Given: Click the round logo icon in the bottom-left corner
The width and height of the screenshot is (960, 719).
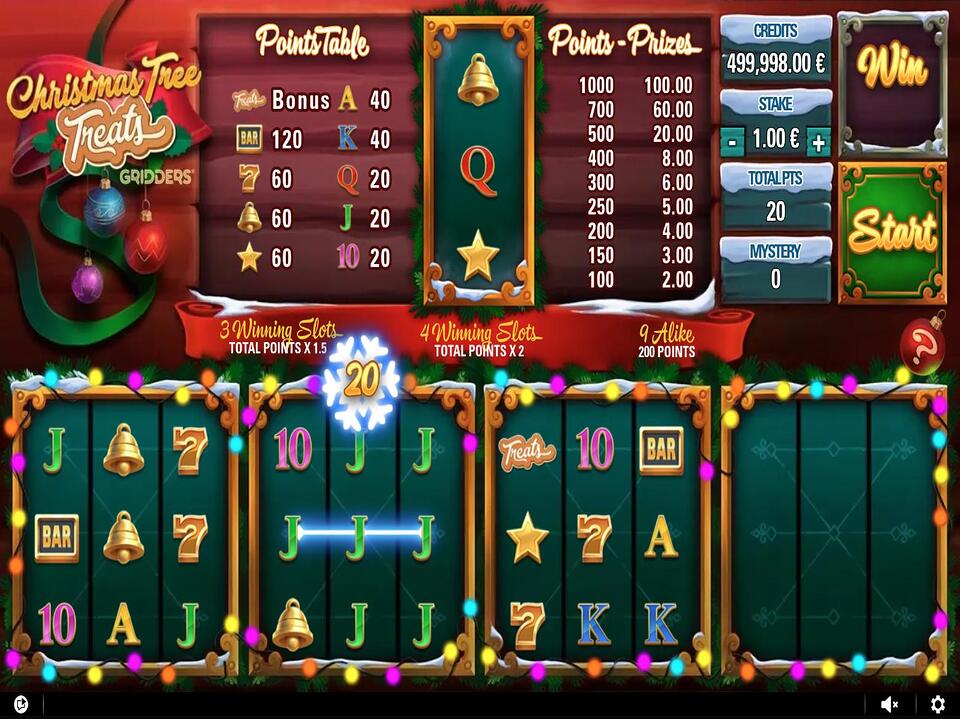Looking at the screenshot, I should pos(20,704).
